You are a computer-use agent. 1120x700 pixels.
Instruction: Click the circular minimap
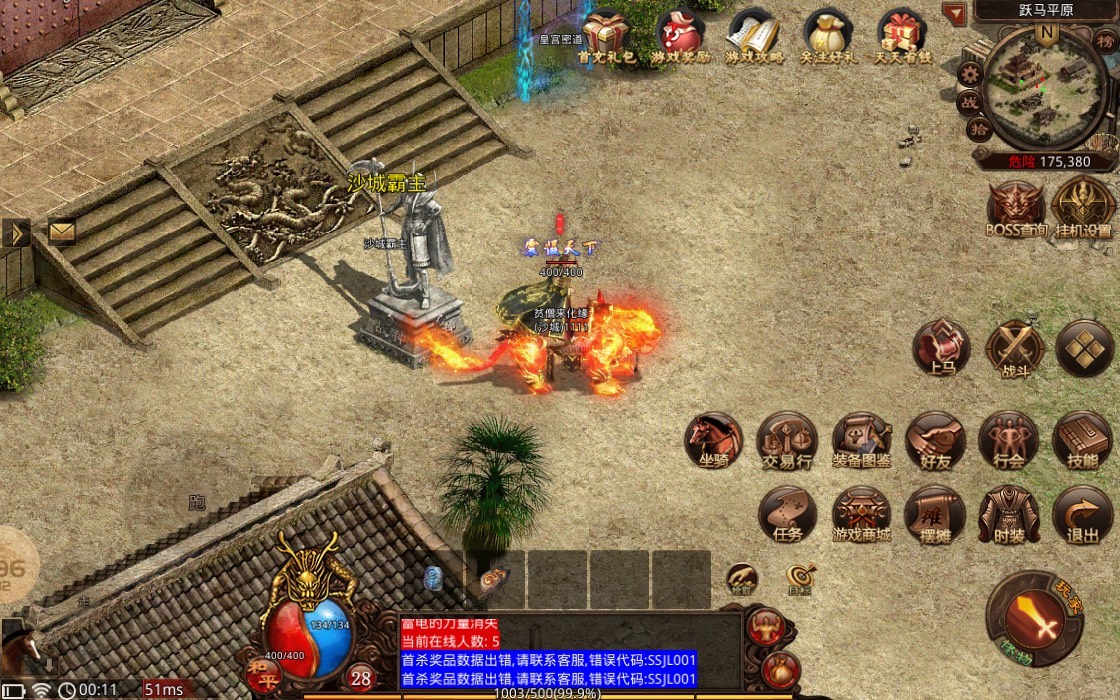click(x=1045, y=88)
